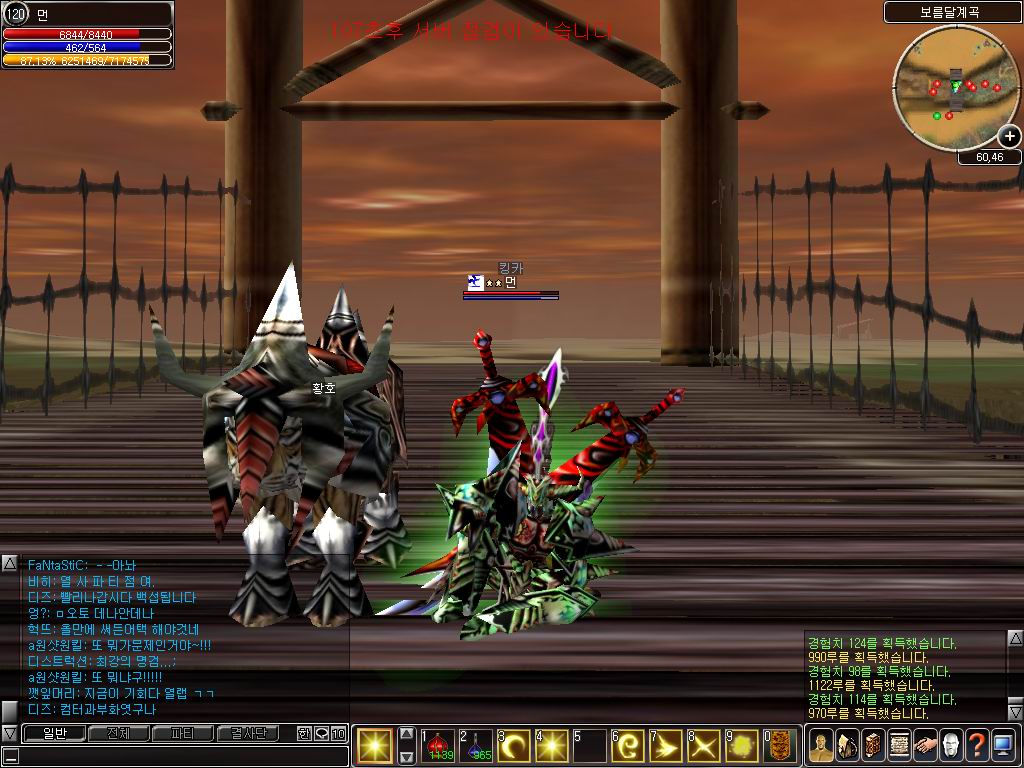Activate the crossed slash skill in slot 8
Viewport: 1024px width, 768px height.
[704, 746]
